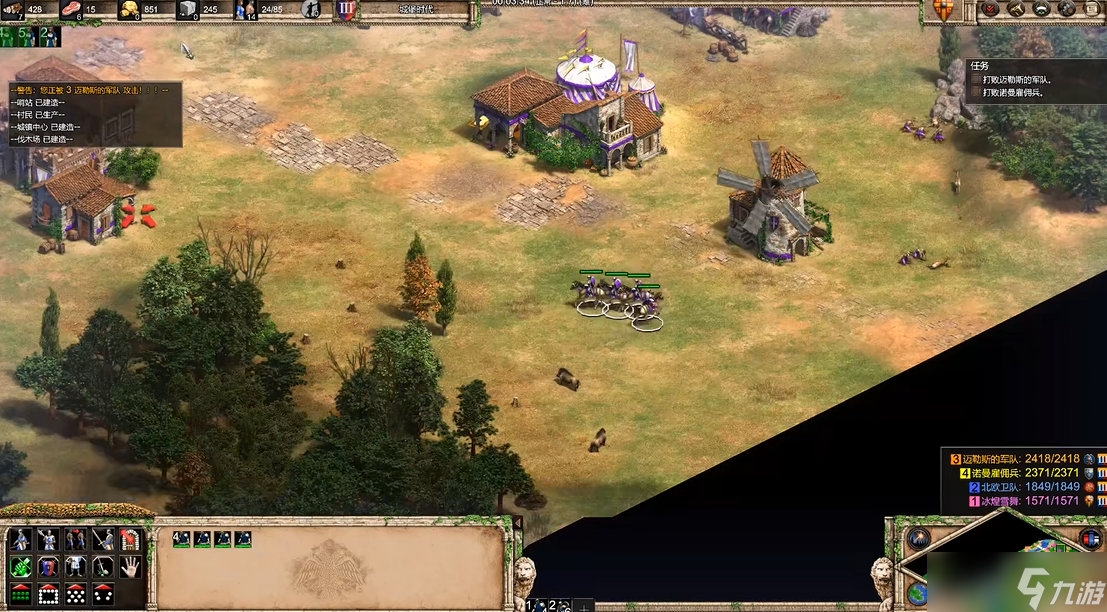Viewport: 1107px width, 612px height.
Task: Select the guard command shield icon
Action: (47, 567)
